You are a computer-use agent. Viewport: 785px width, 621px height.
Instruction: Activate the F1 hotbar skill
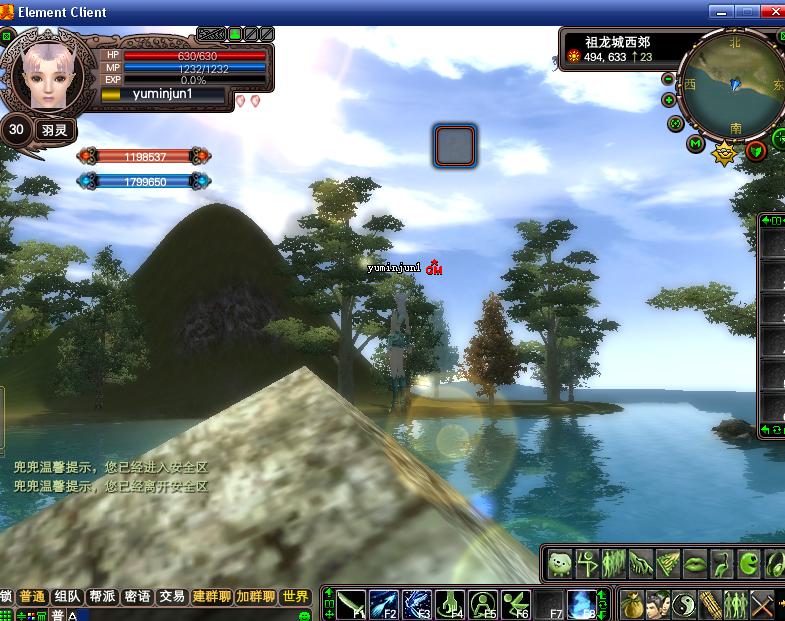[x=352, y=604]
